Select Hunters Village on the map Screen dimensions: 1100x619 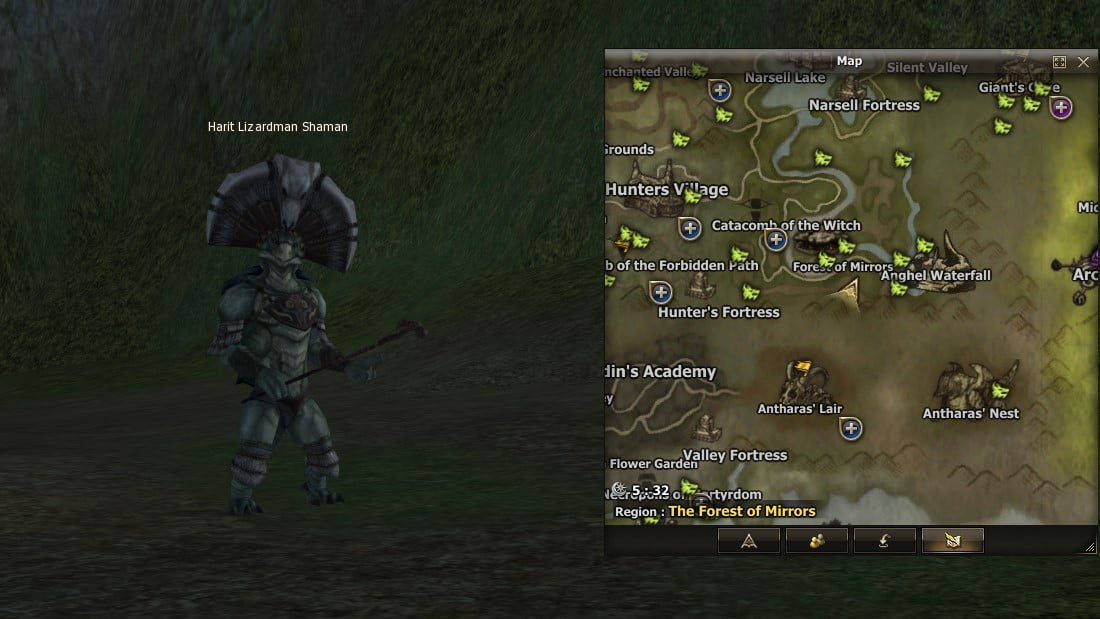(667, 189)
